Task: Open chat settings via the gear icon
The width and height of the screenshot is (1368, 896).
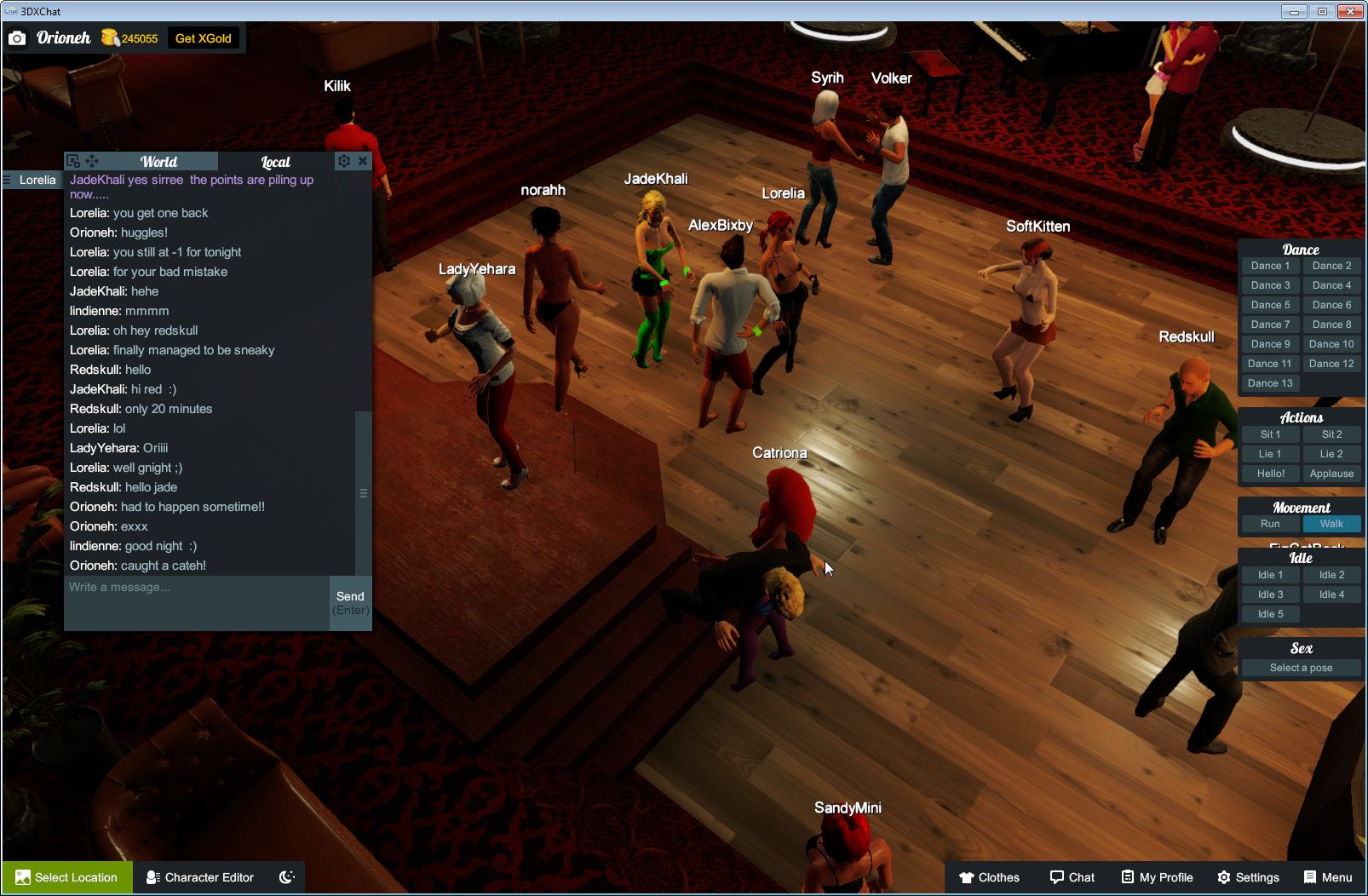Action: 343,161
